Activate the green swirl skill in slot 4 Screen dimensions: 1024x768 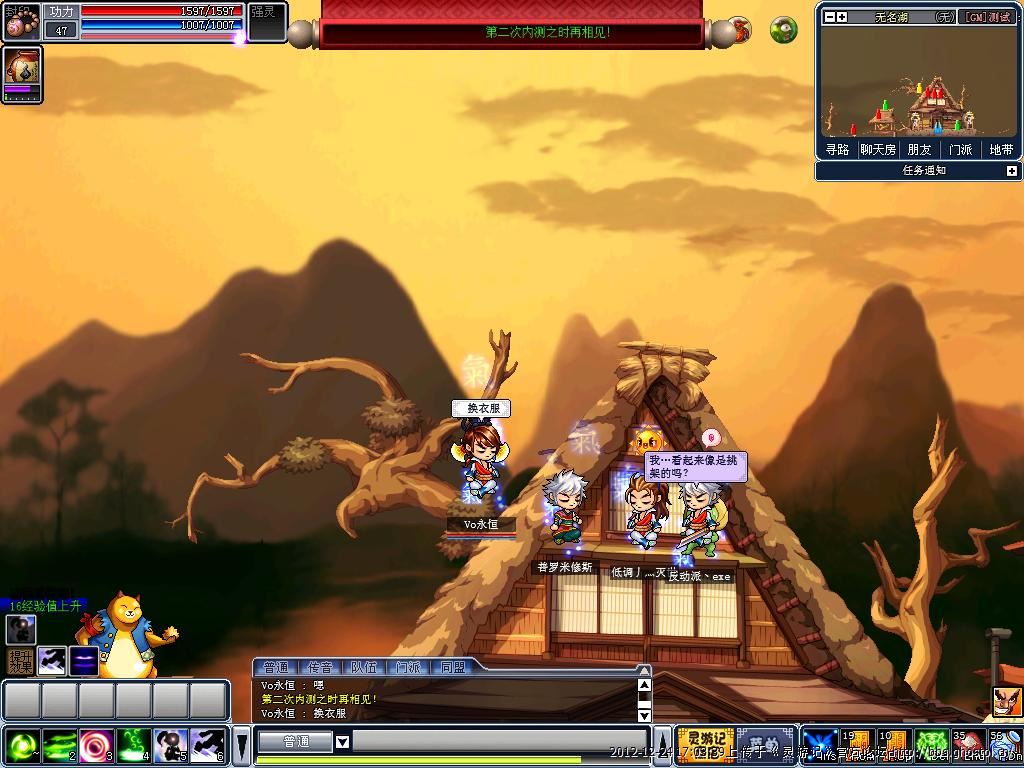pyautogui.click(x=134, y=745)
